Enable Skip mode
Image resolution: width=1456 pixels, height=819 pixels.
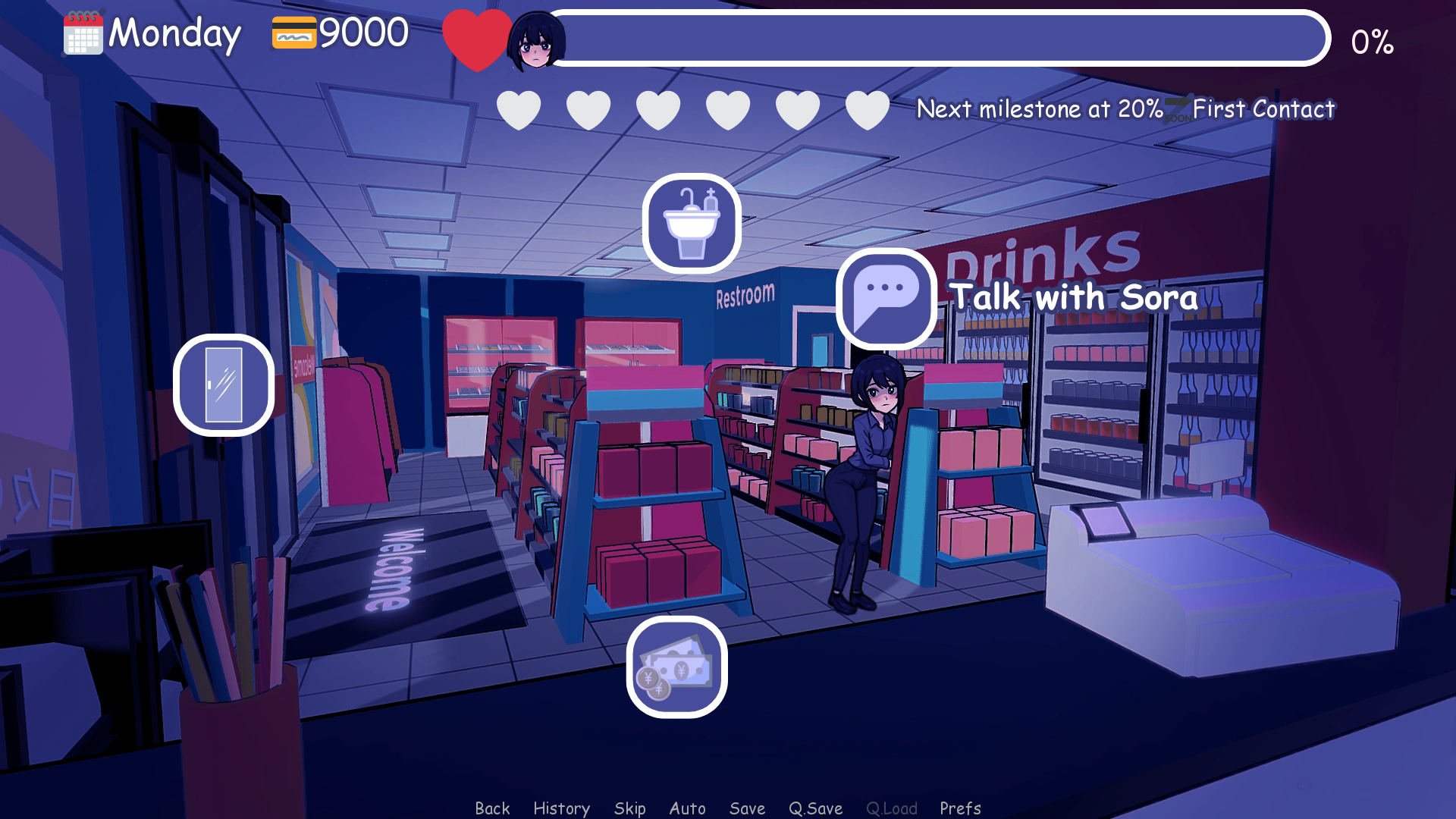[630, 807]
